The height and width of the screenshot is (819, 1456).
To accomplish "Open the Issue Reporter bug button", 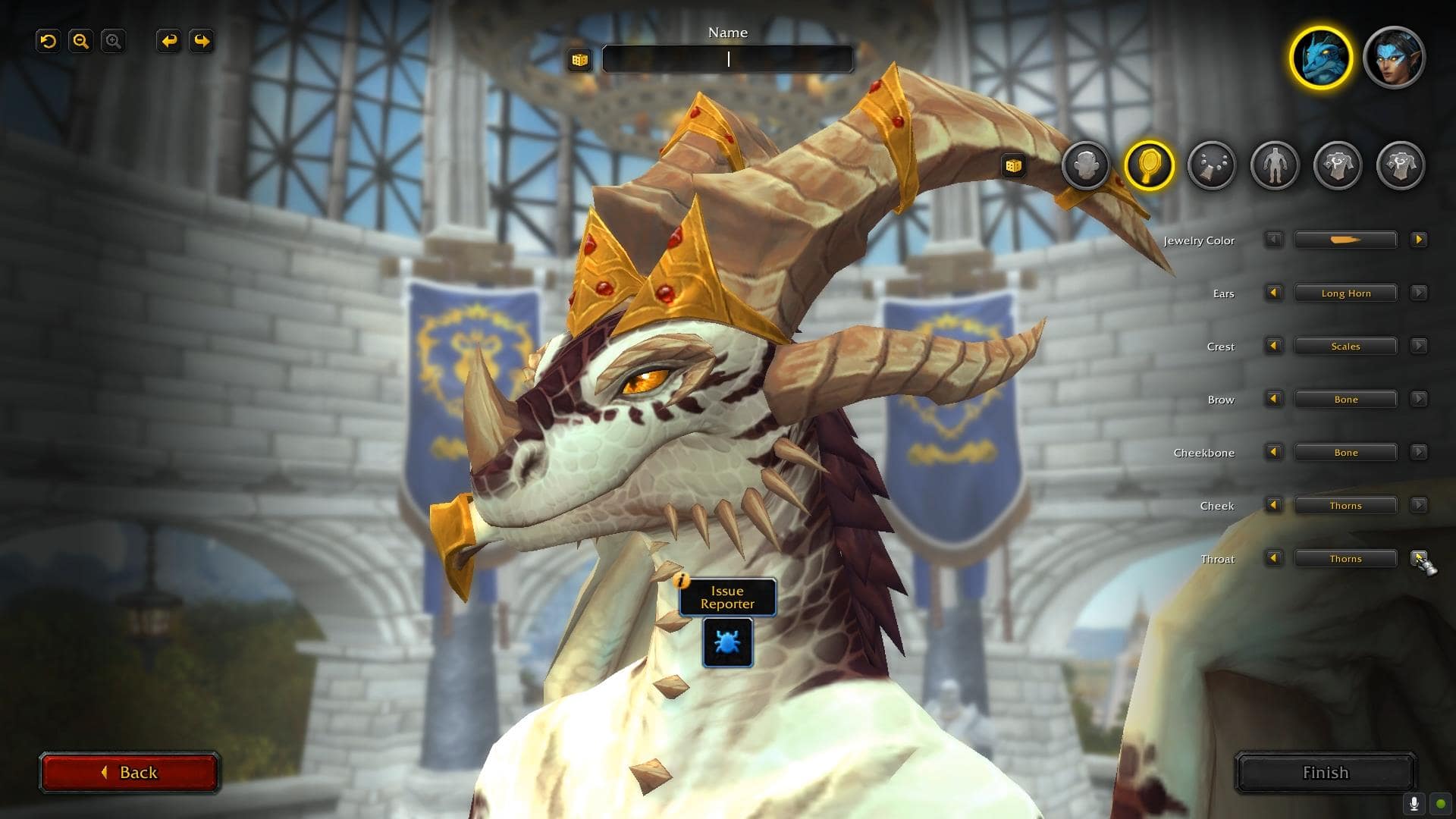I will click(x=727, y=642).
